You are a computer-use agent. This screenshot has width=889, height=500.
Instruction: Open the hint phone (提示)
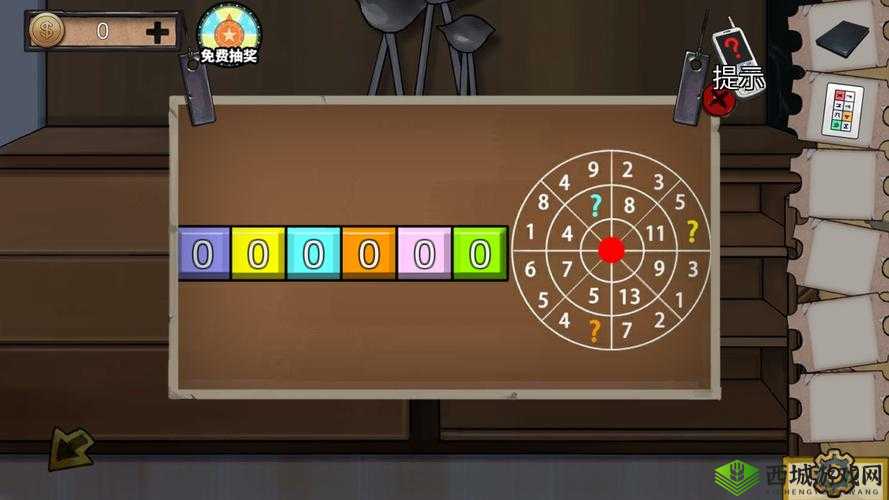point(736,55)
